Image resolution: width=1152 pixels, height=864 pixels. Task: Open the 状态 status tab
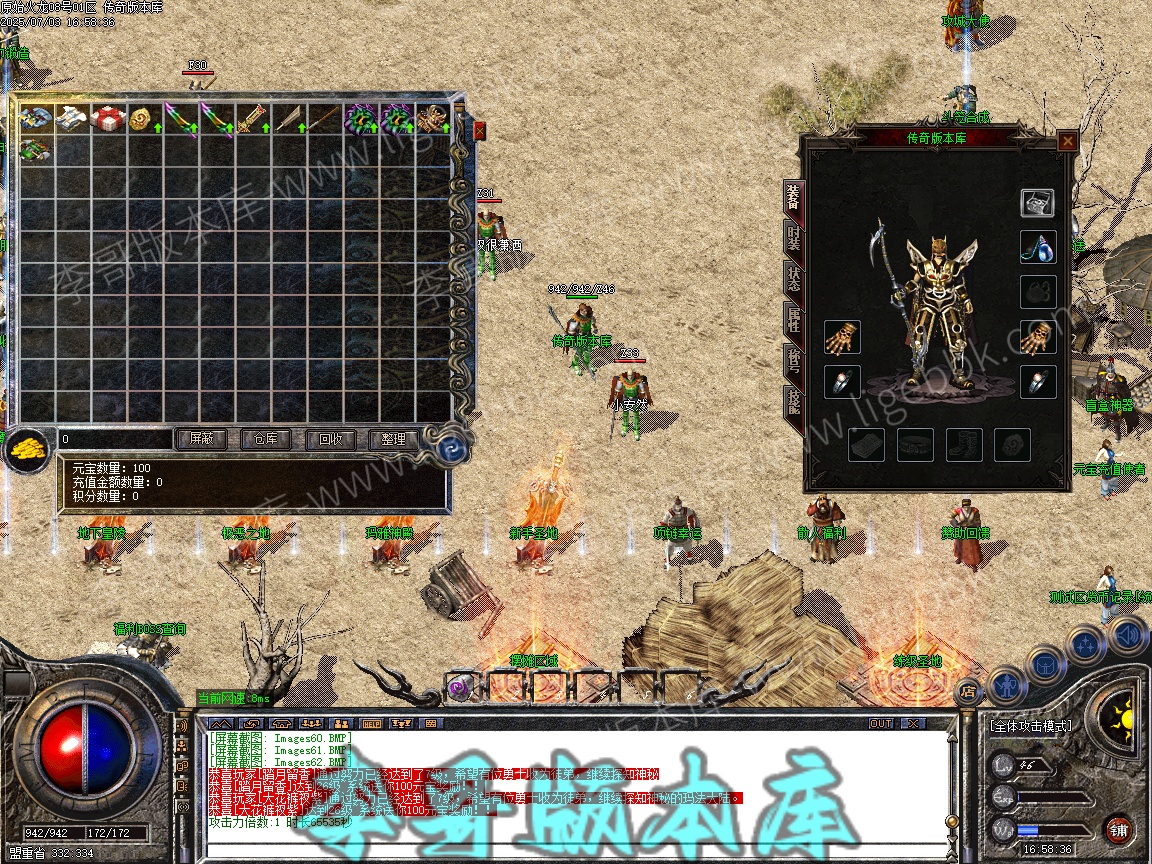click(793, 280)
